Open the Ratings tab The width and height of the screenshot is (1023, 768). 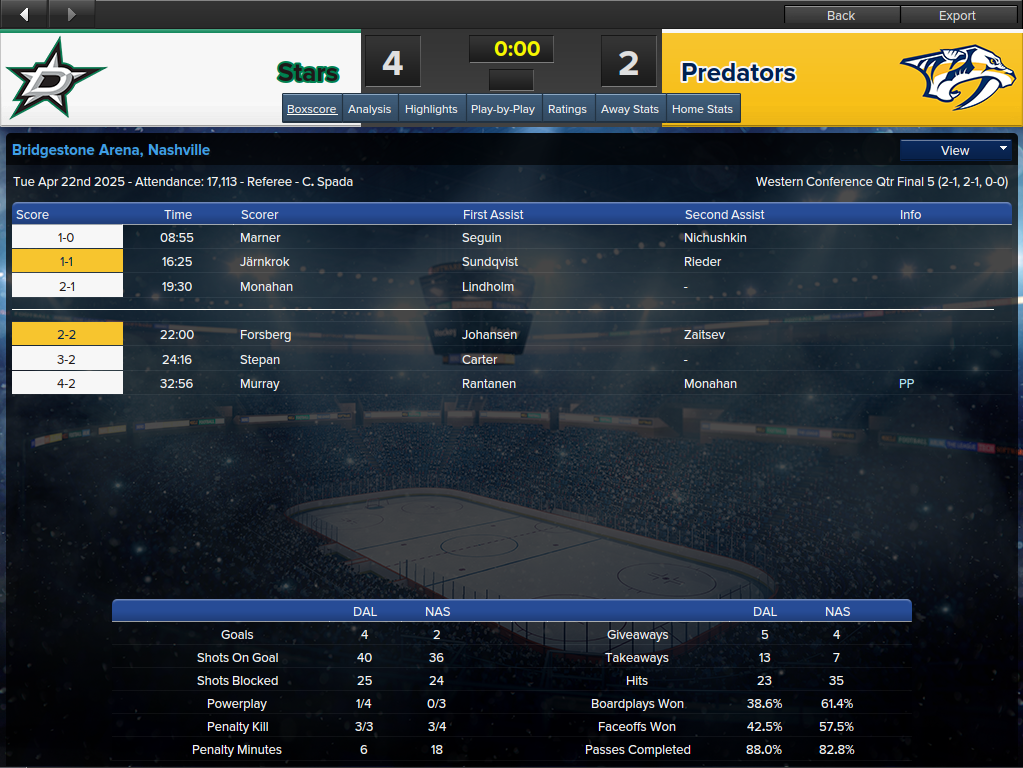[567, 109]
